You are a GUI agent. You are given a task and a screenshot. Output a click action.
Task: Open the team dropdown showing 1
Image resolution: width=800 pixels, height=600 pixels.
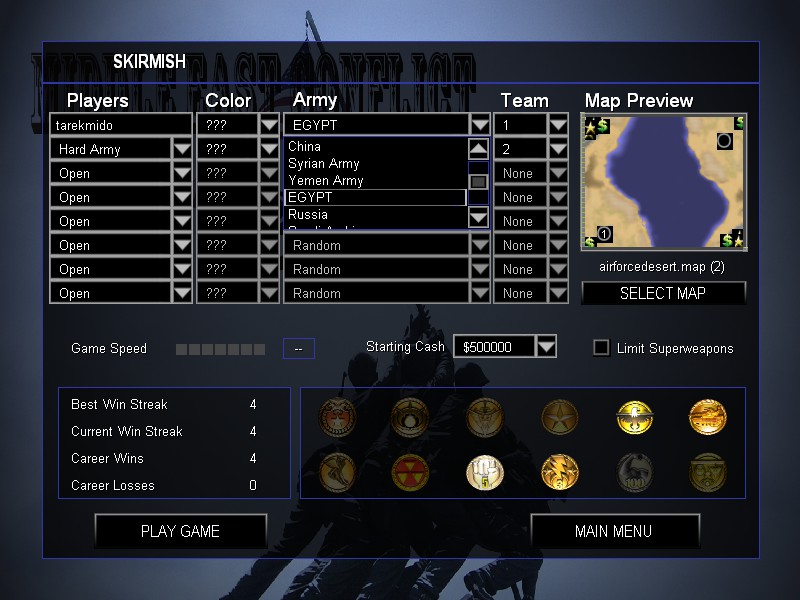558,126
